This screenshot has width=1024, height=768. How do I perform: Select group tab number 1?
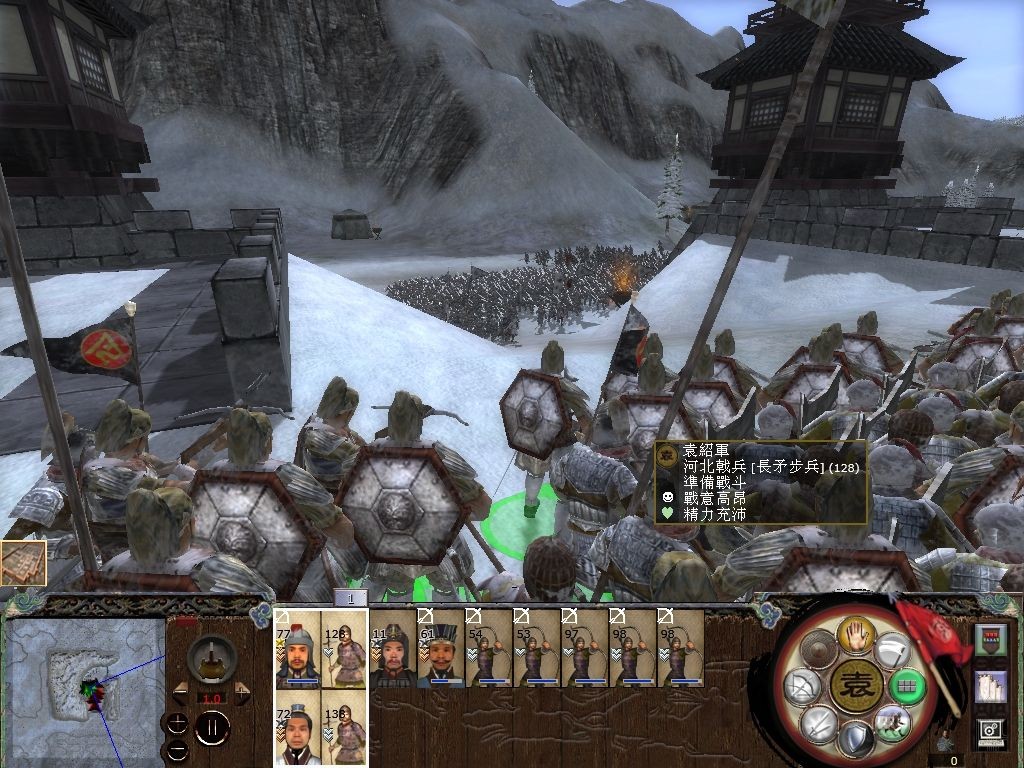coord(350,598)
